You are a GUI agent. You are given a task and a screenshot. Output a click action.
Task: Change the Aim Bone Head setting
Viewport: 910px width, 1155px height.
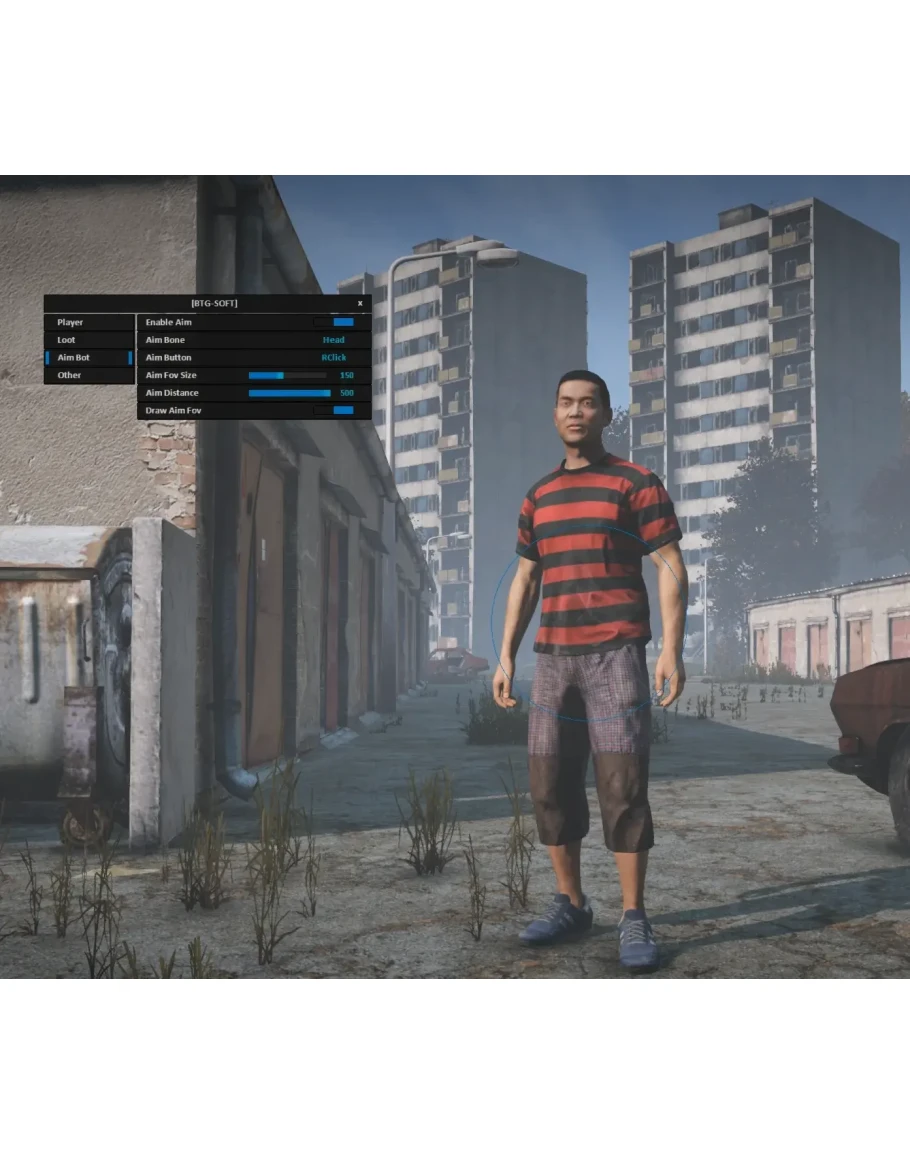[x=333, y=340]
